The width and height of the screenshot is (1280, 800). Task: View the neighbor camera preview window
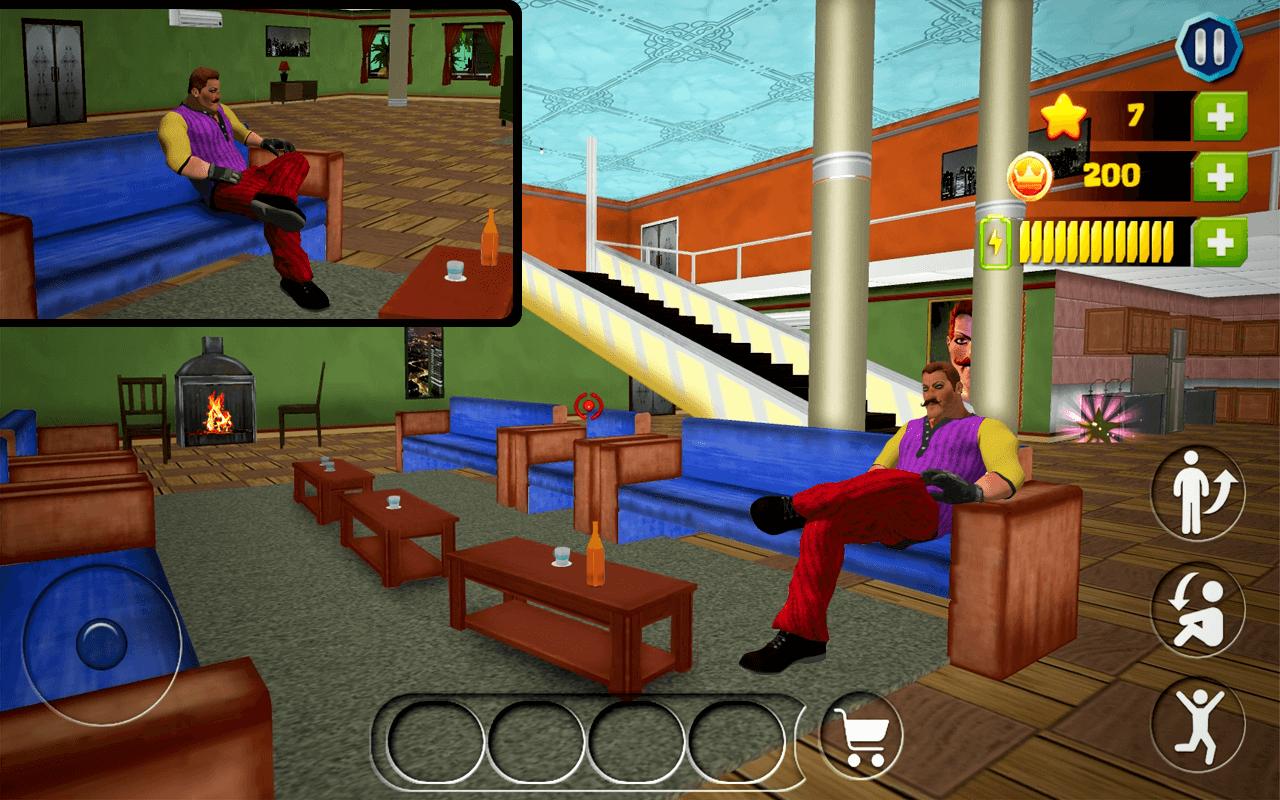[x=259, y=162]
